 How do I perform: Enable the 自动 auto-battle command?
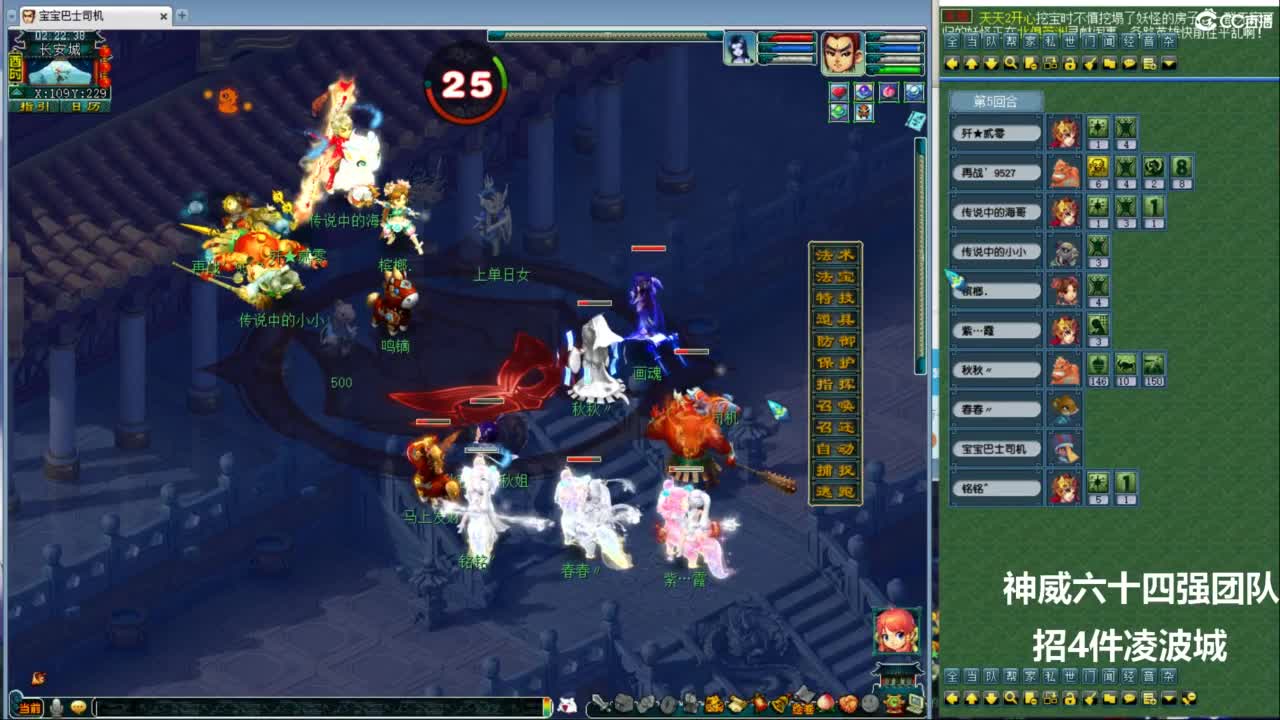tap(835, 449)
